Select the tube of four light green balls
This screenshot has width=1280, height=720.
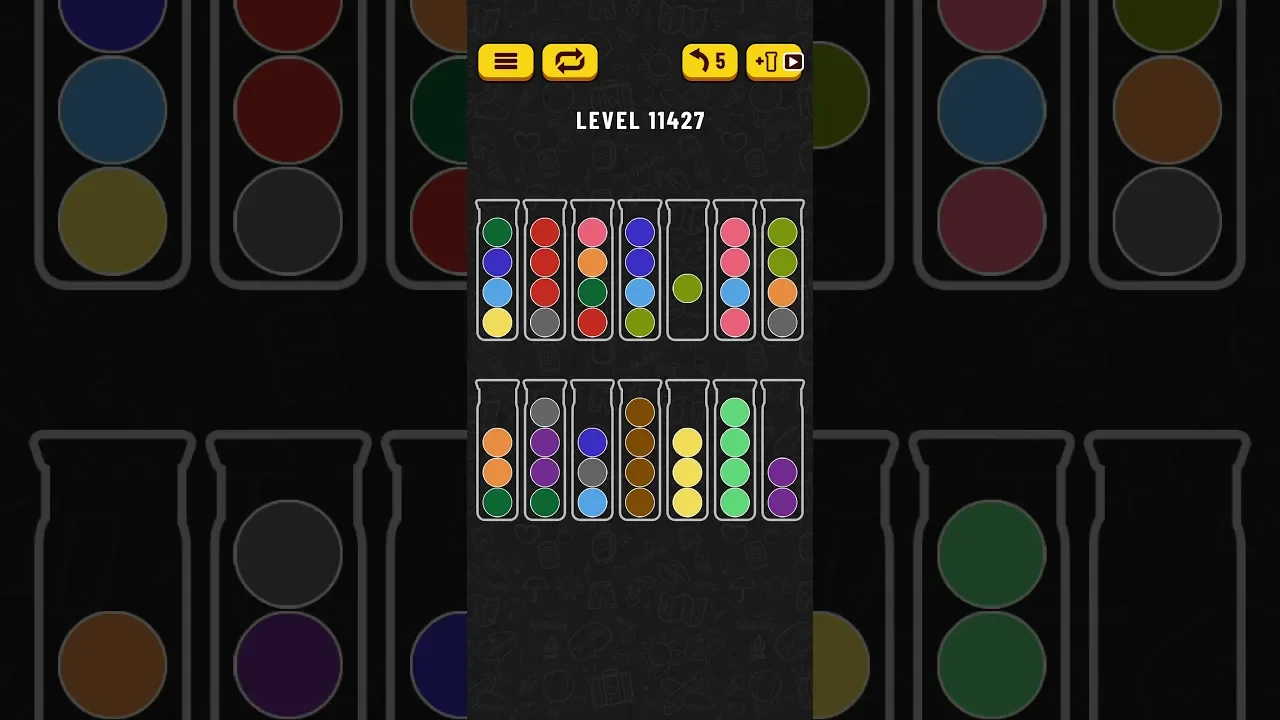click(x=735, y=452)
